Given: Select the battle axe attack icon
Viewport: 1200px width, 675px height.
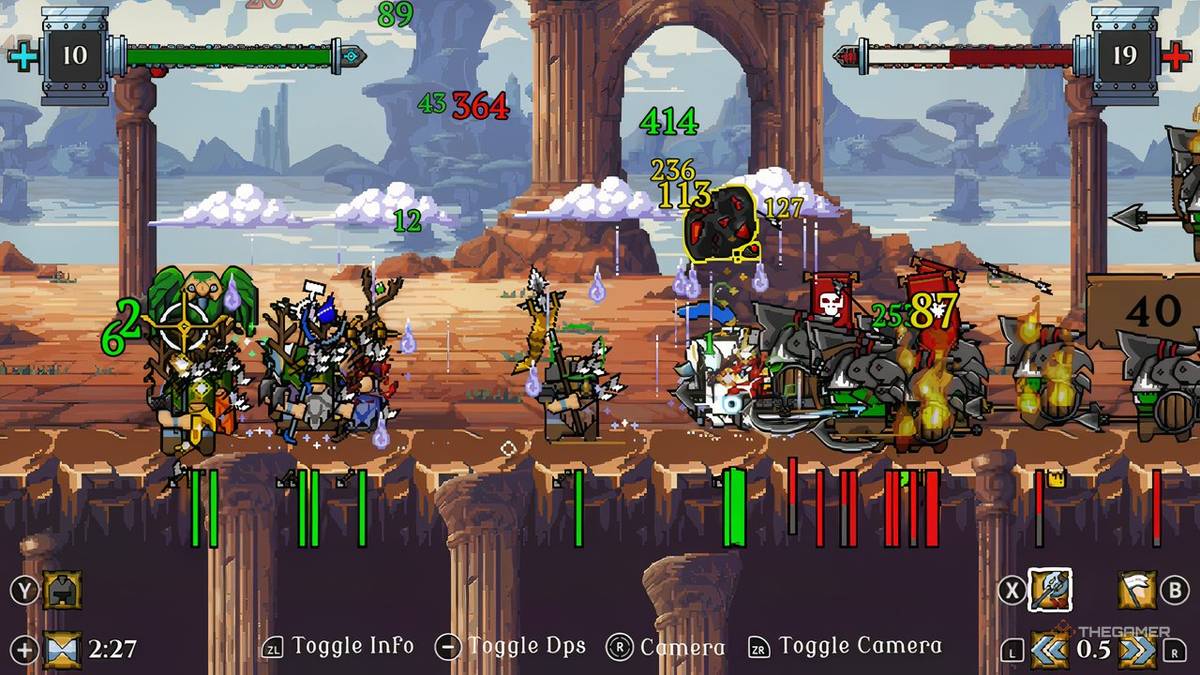Looking at the screenshot, I should pyautogui.click(x=1050, y=590).
